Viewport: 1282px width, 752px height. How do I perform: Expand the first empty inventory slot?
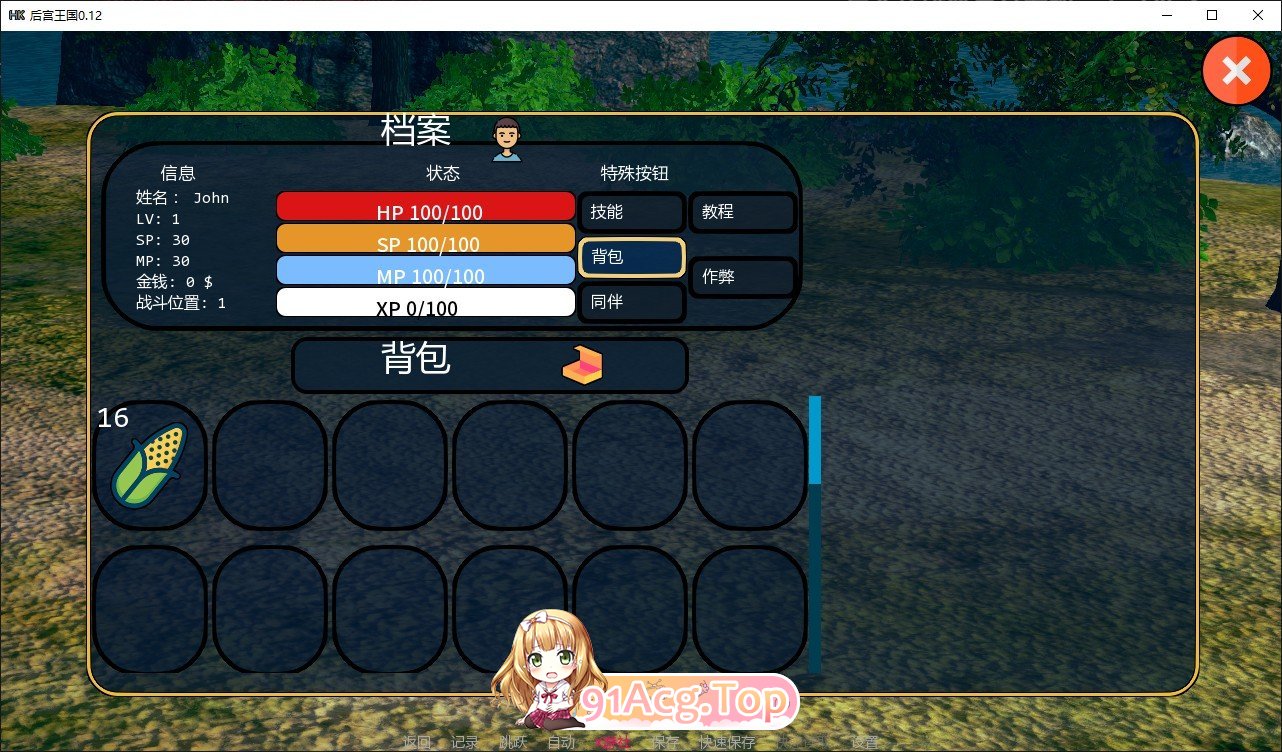coord(268,462)
